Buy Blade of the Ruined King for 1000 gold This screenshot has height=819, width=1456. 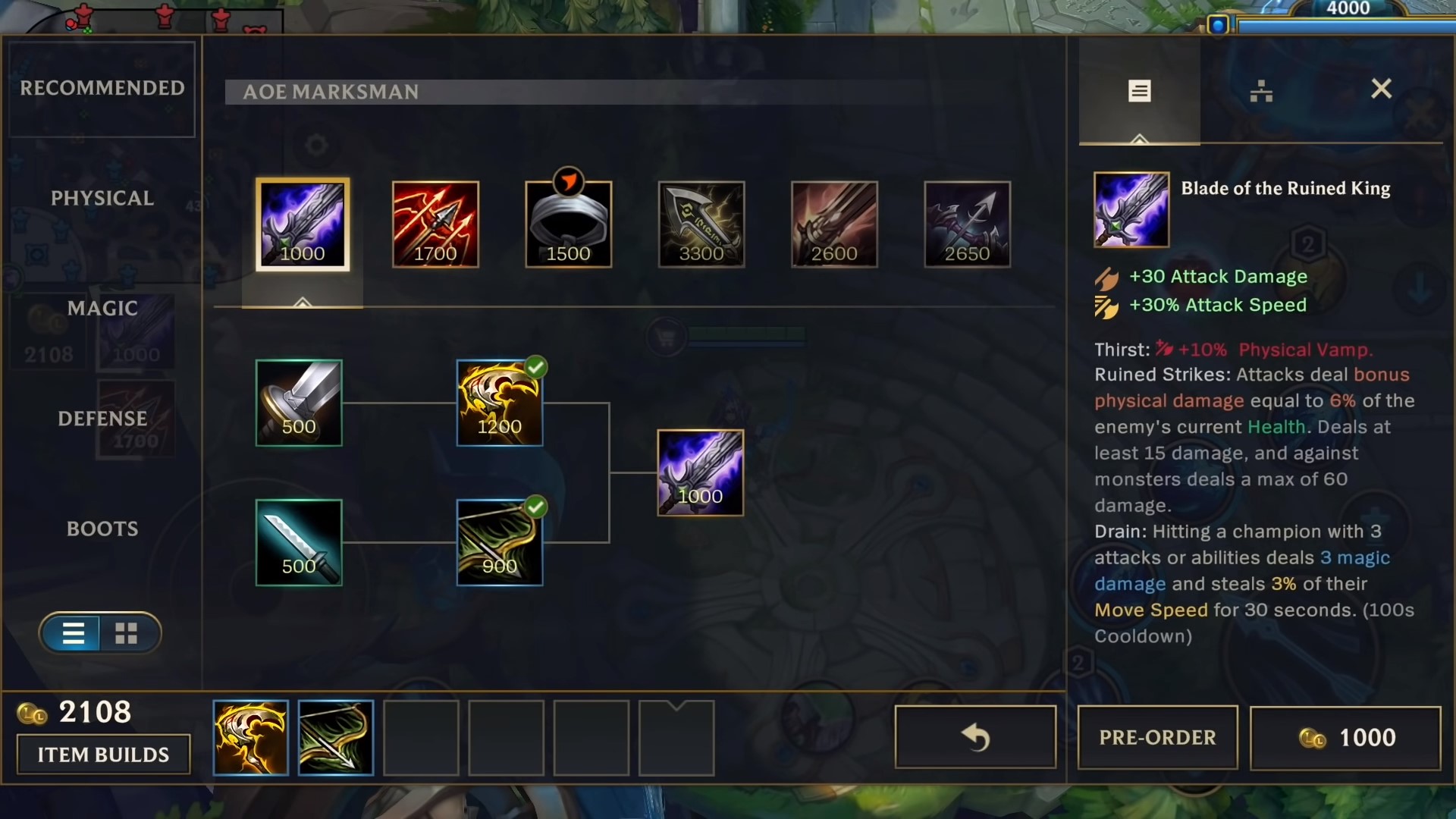1345,738
